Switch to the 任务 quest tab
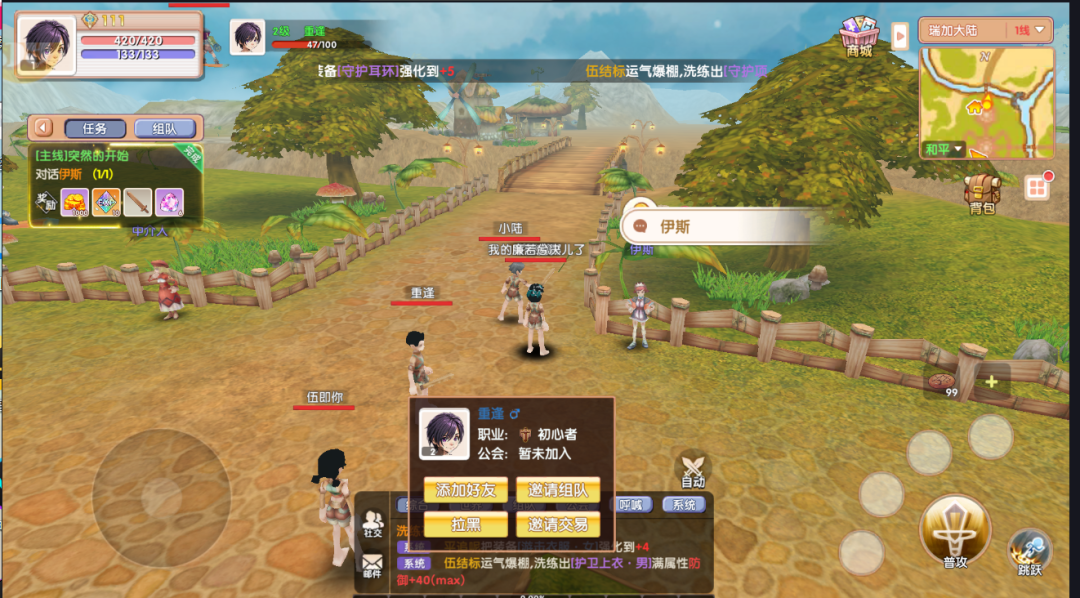The image size is (1080, 598). pos(95,128)
